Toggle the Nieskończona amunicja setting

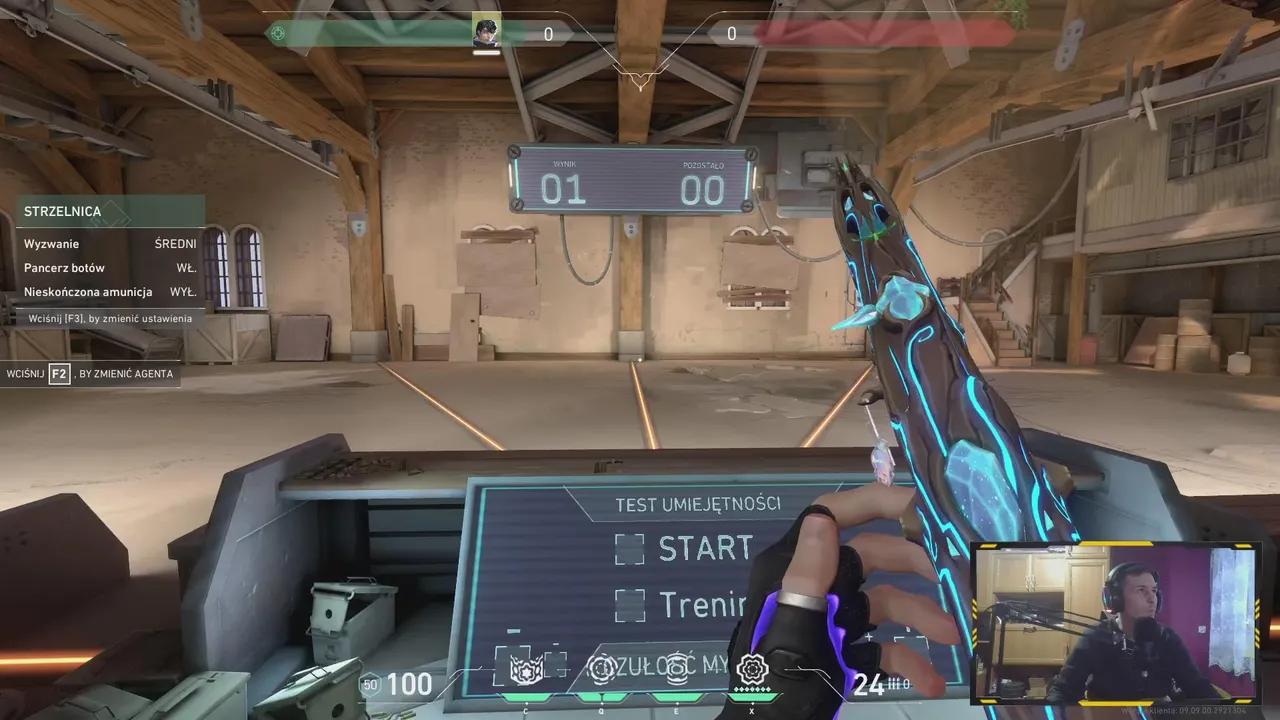tap(110, 292)
